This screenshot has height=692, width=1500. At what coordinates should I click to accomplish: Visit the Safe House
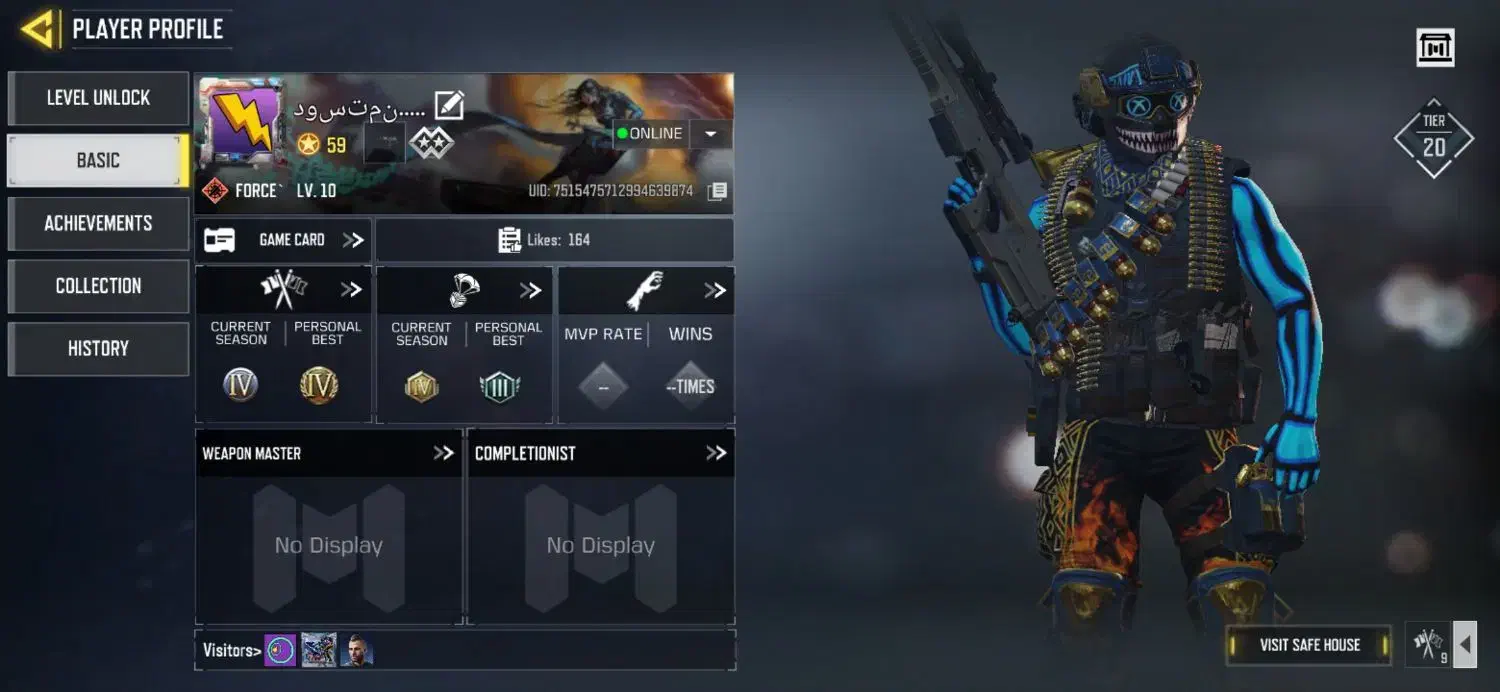tap(1309, 645)
